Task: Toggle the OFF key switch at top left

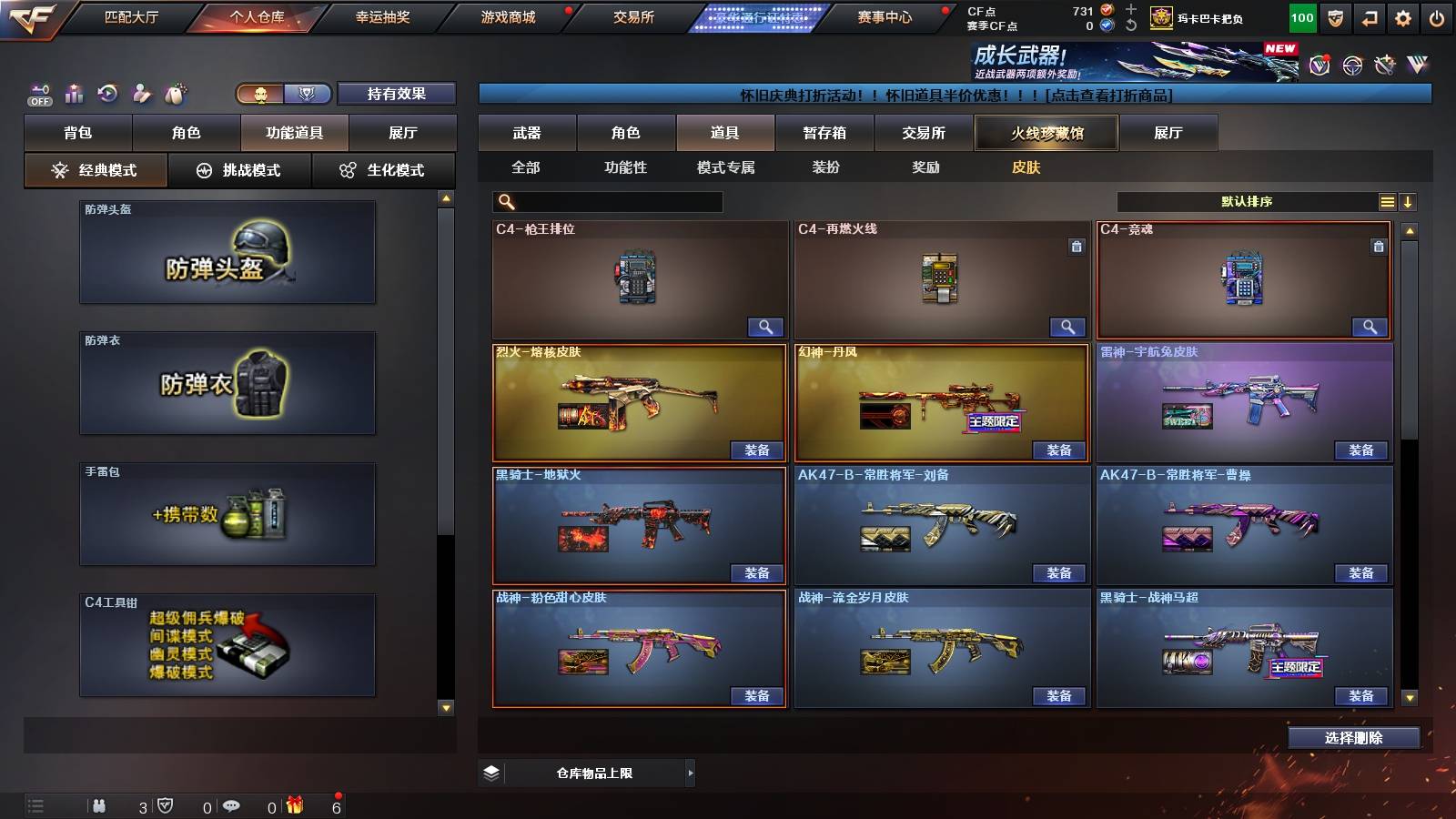Action: pyautogui.click(x=37, y=92)
